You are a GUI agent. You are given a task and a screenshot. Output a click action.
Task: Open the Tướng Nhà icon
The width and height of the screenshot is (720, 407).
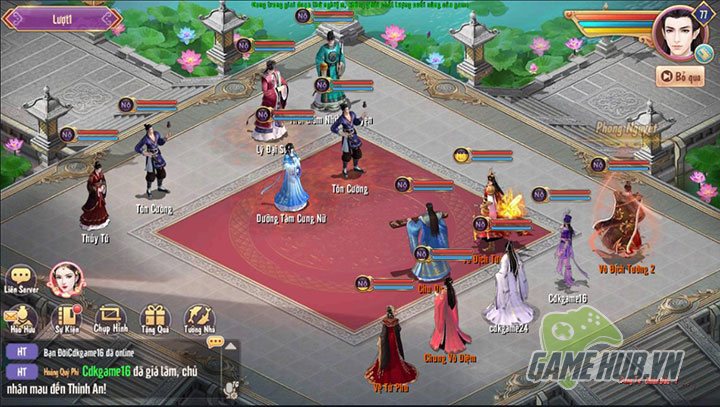(x=198, y=319)
